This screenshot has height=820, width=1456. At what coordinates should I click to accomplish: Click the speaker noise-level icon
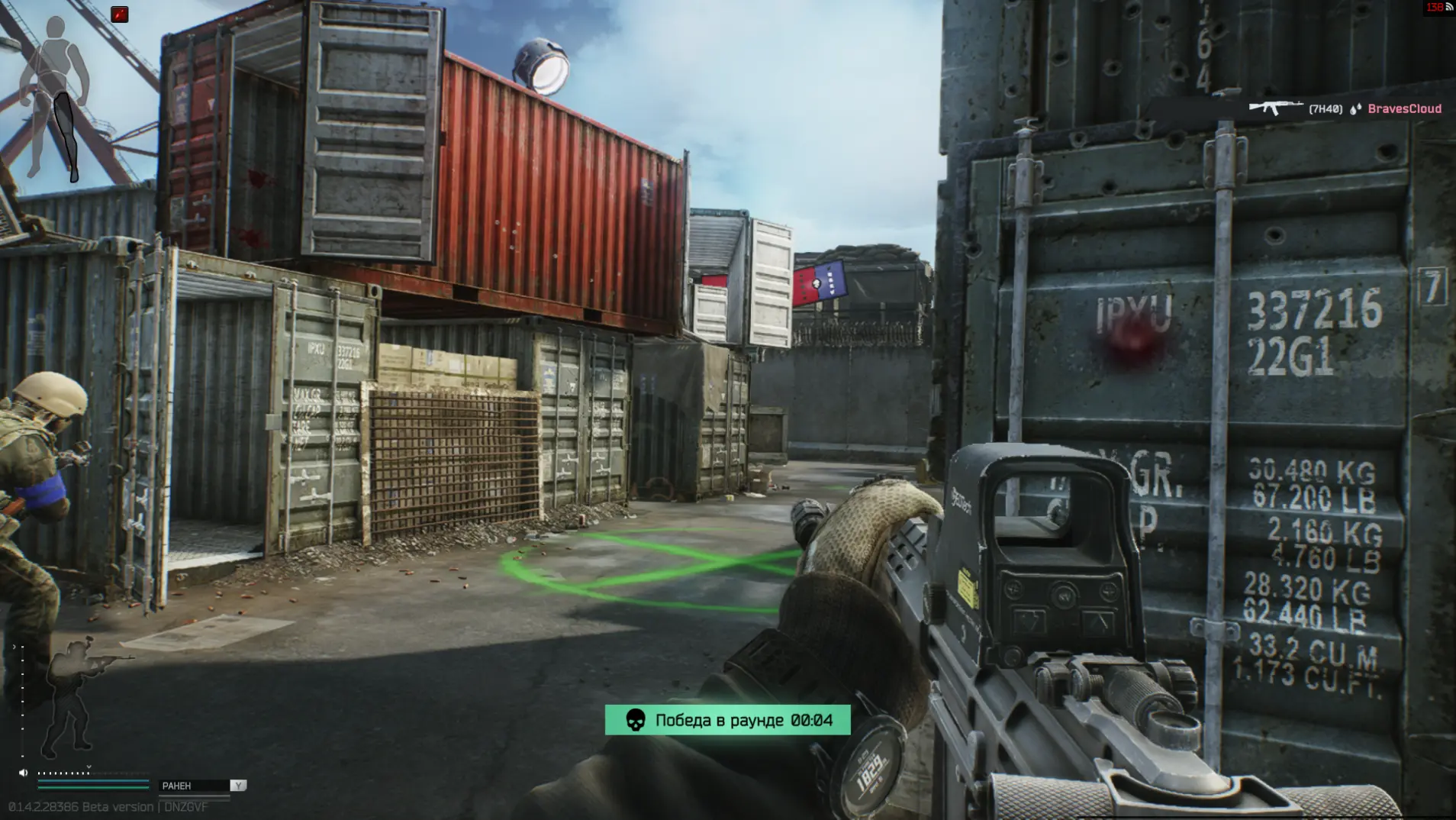(23, 773)
